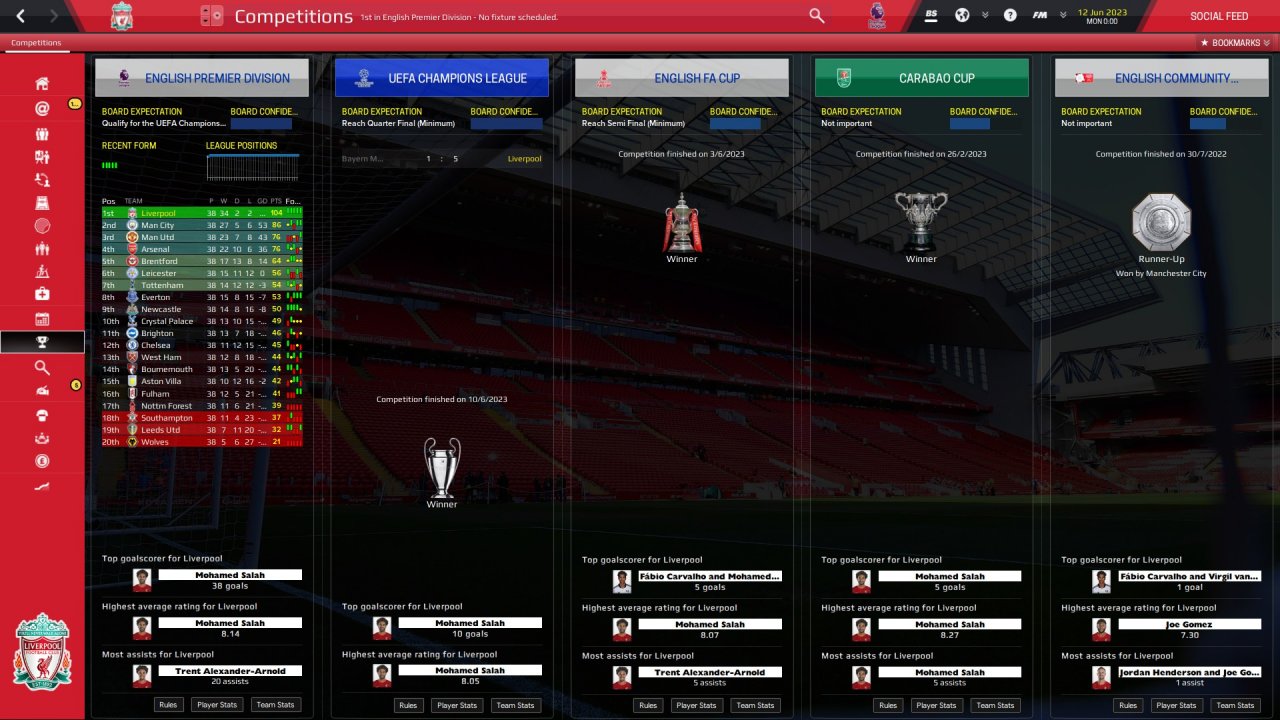The image size is (1280, 720).
Task: Open the Bookmarks dropdown
Action: click(1234, 43)
